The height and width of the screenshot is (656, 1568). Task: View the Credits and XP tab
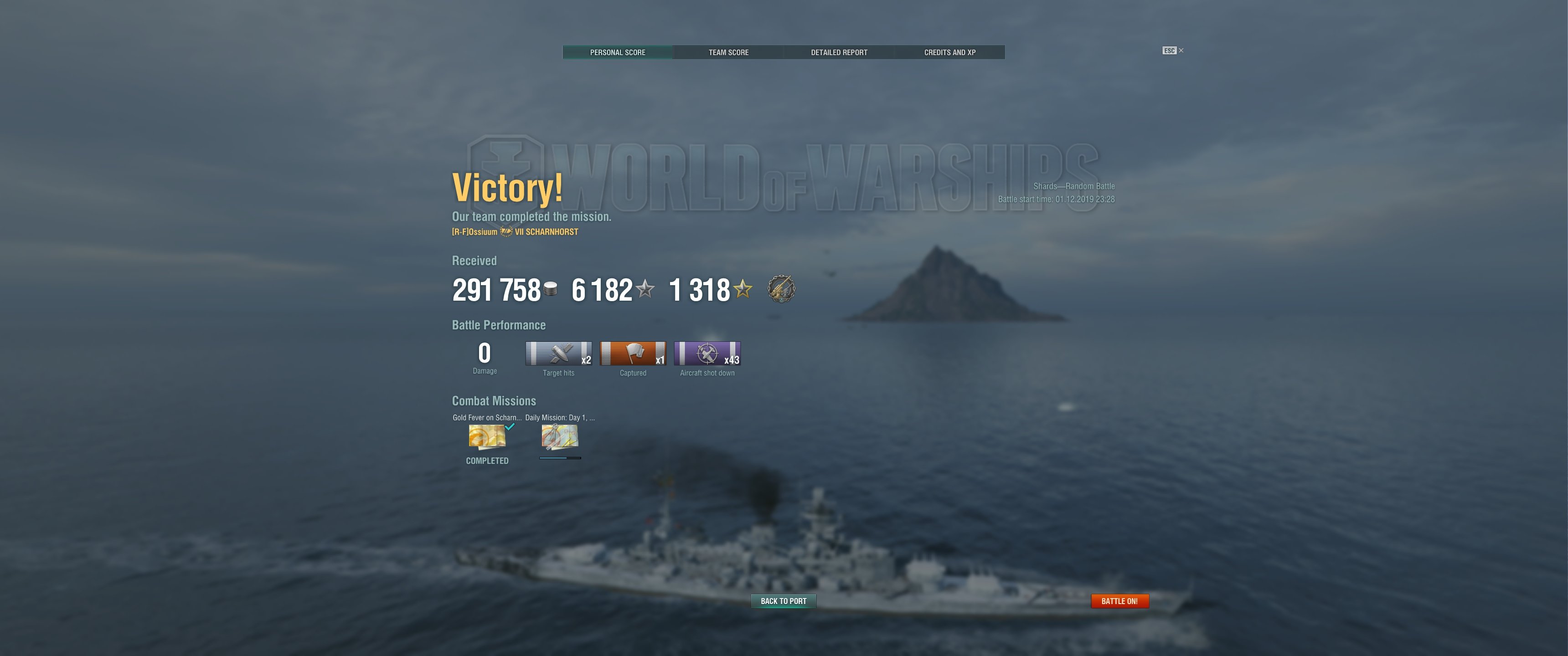[x=949, y=52]
